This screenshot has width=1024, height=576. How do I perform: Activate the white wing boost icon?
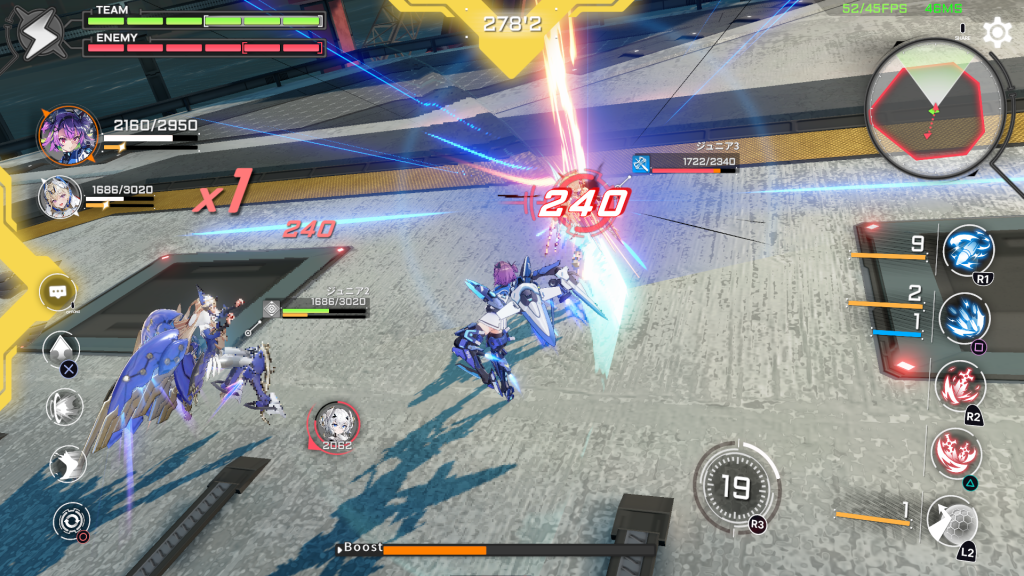pos(68,464)
